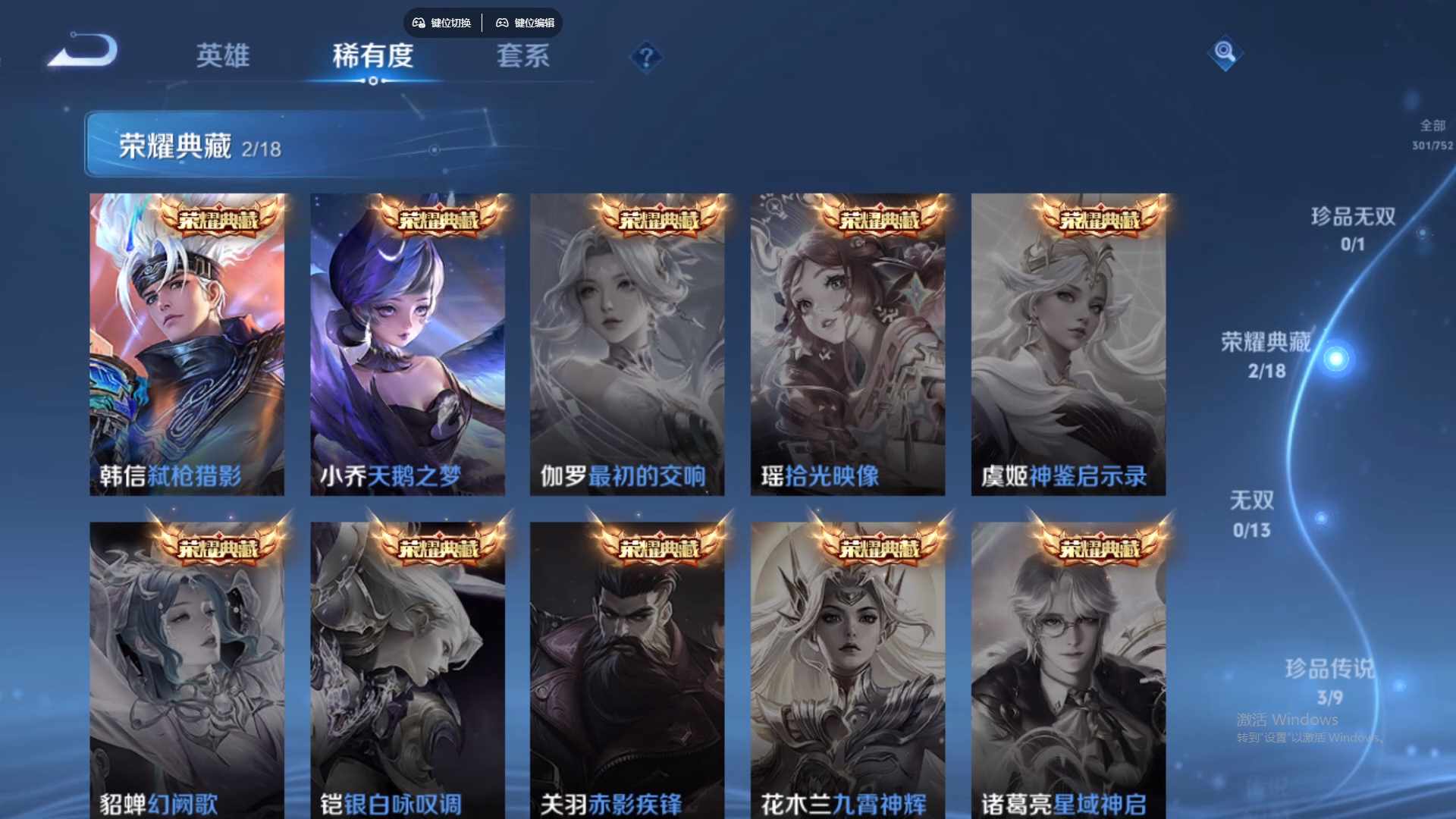
Task: Switch to the 套系 tab
Action: [523, 56]
